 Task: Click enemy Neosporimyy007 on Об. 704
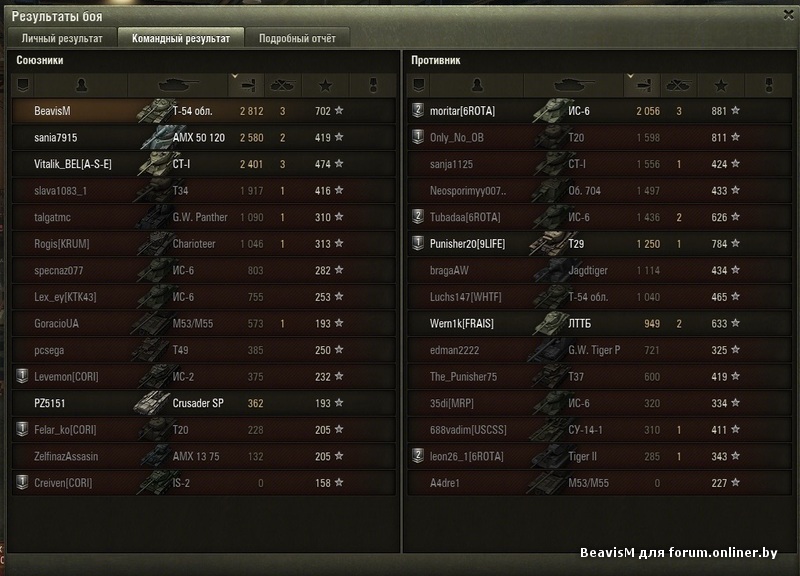point(599,190)
